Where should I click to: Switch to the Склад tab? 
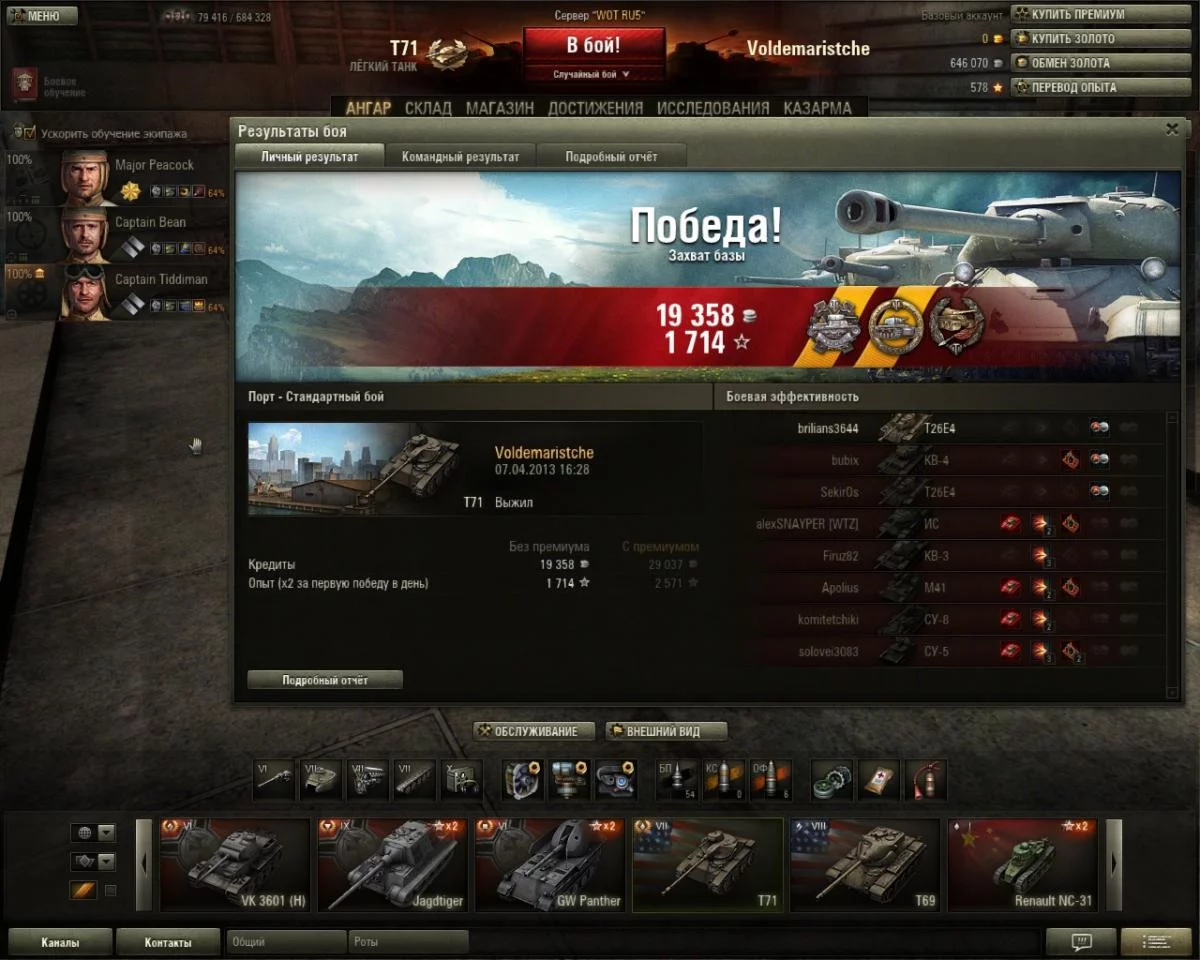428,108
